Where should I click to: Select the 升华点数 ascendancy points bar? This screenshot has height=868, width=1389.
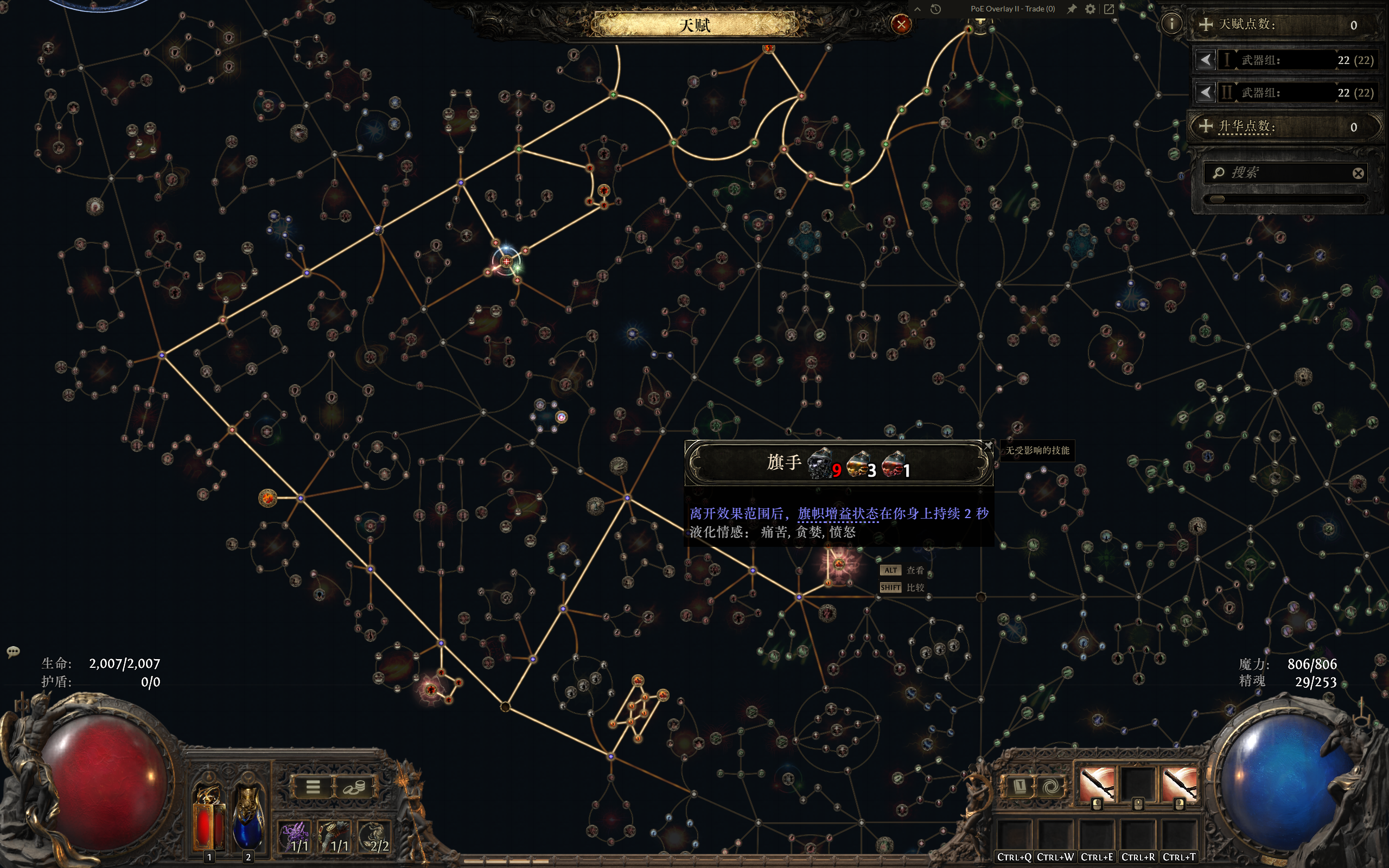1286,126
